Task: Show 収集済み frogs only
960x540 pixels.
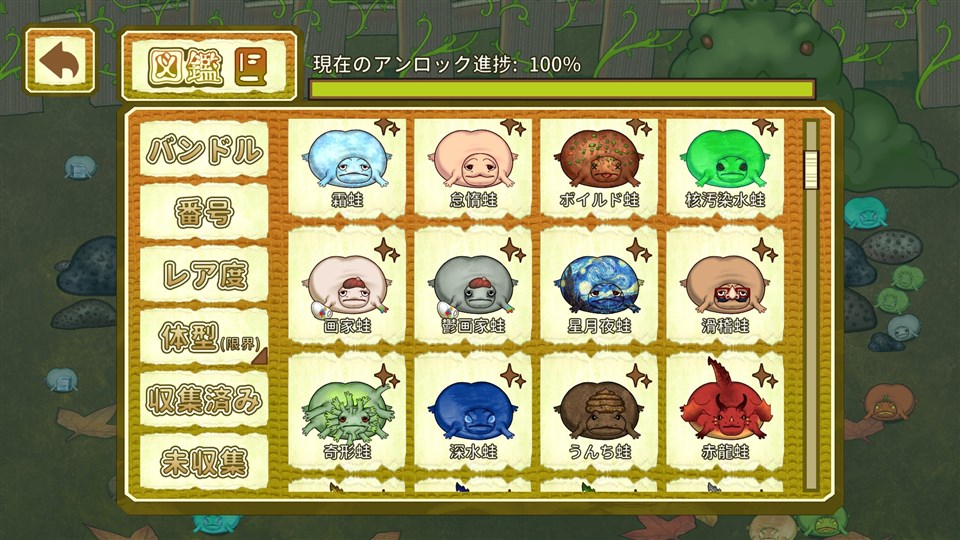Action: click(204, 400)
